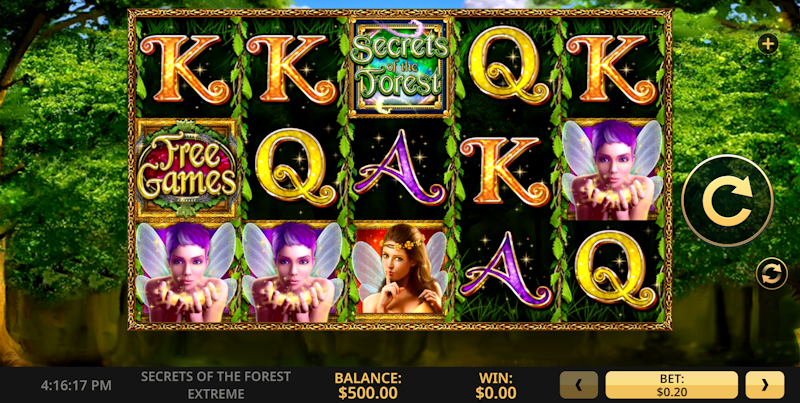Open the $0.20 bet selector
The width and height of the screenshot is (800, 403).
[x=672, y=385]
